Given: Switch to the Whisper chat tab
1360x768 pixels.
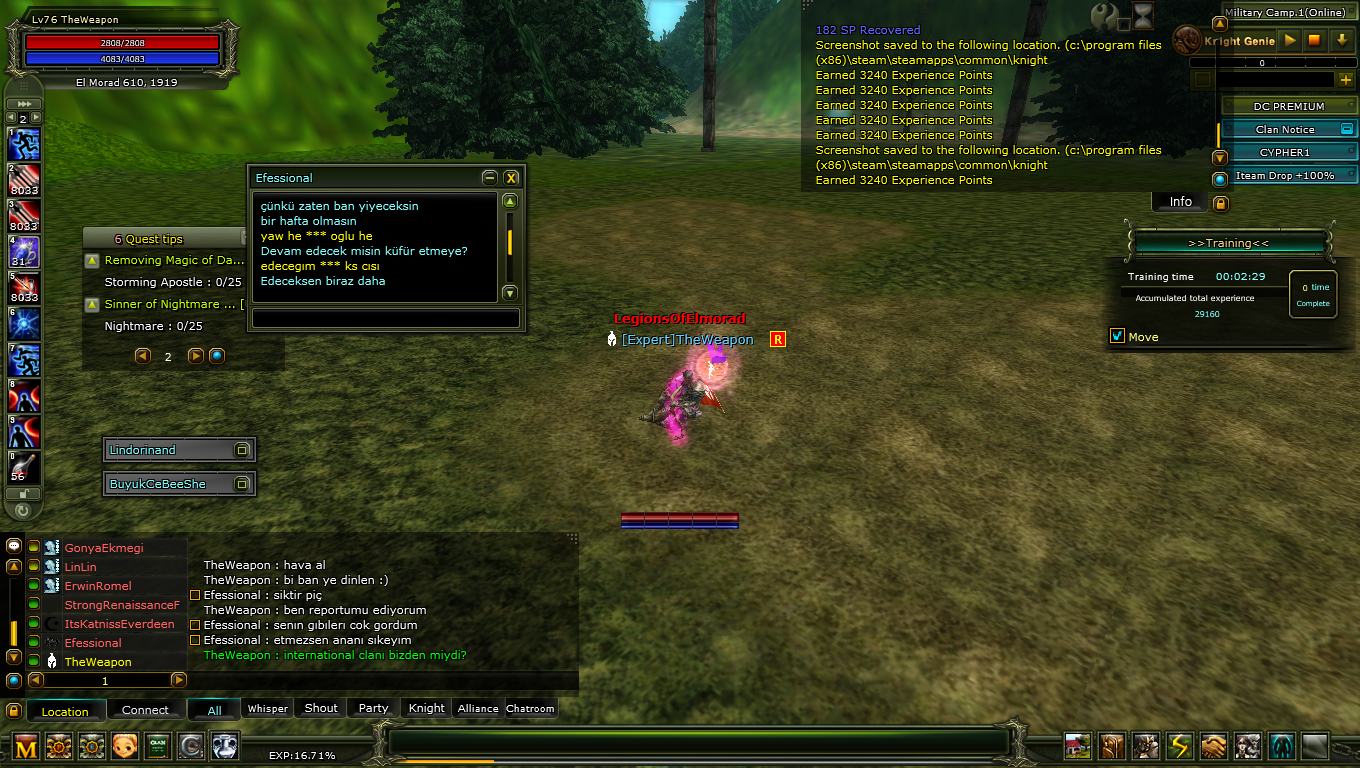Looking at the screenshot, I should (268, 708).
